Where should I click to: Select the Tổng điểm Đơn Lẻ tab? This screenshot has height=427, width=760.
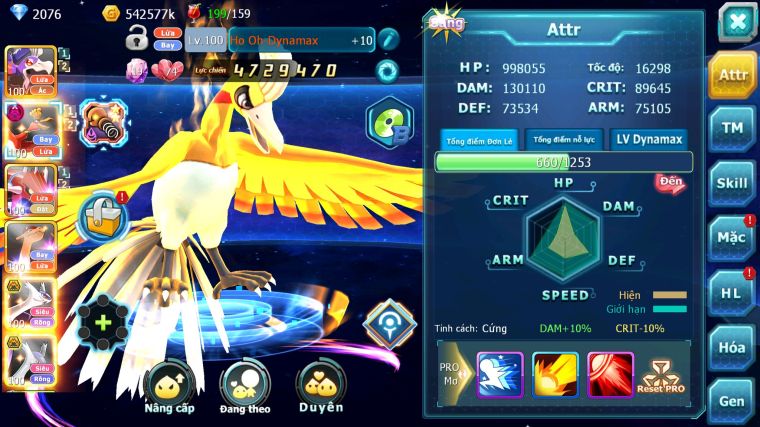478,140
